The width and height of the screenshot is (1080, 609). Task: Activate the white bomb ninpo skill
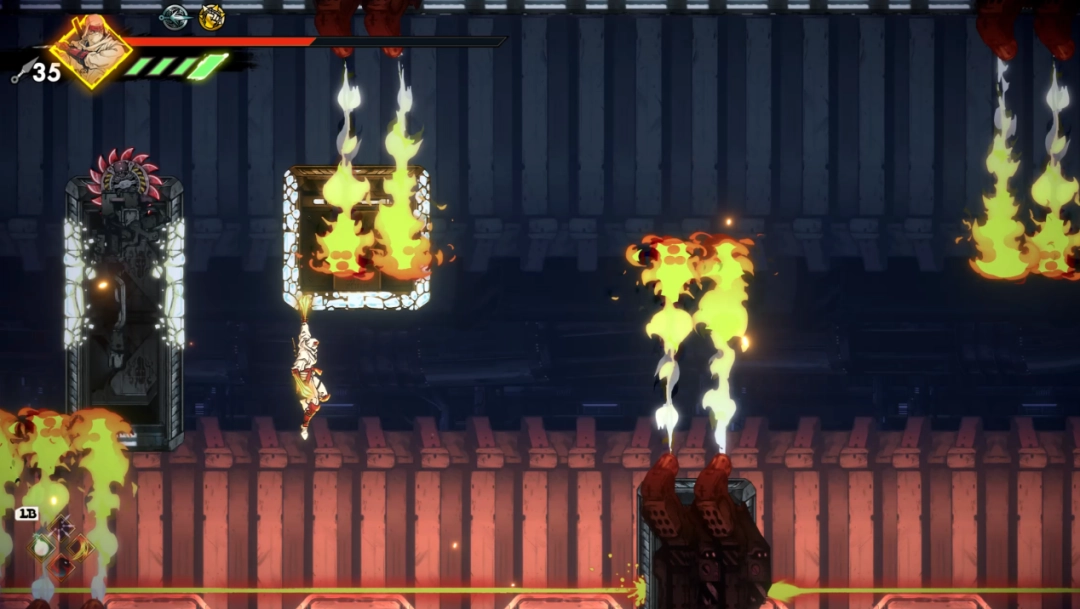pyautogui.click(x=42, y=546)
